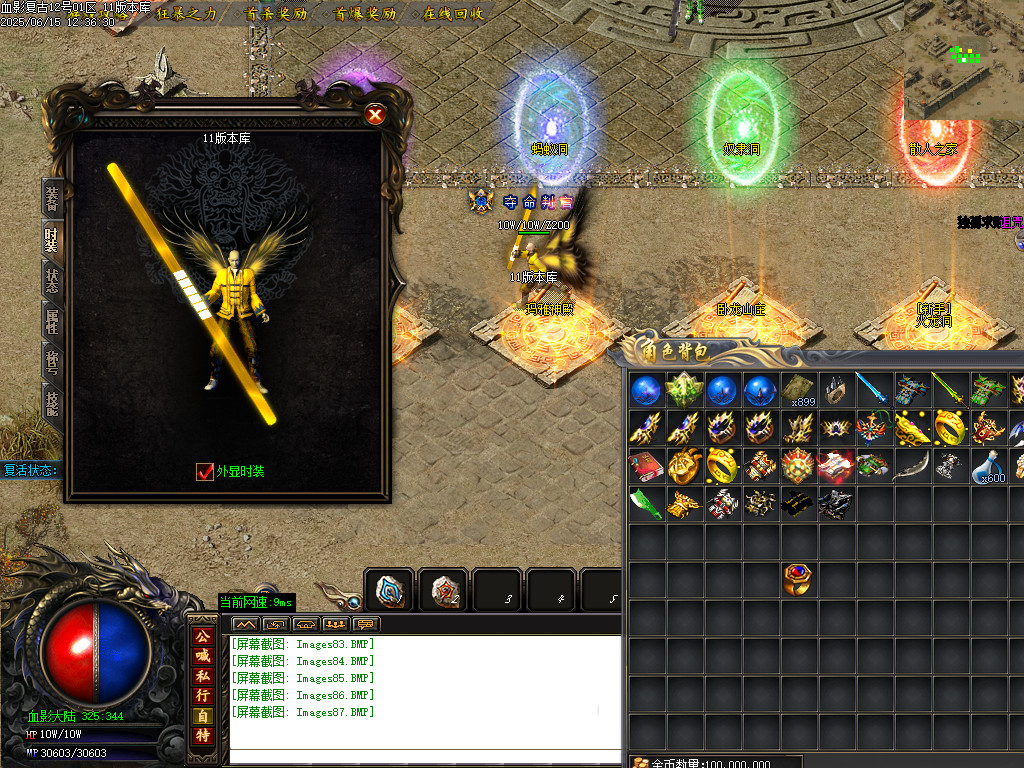Close the character fashion panel

[x=375, y=115]
